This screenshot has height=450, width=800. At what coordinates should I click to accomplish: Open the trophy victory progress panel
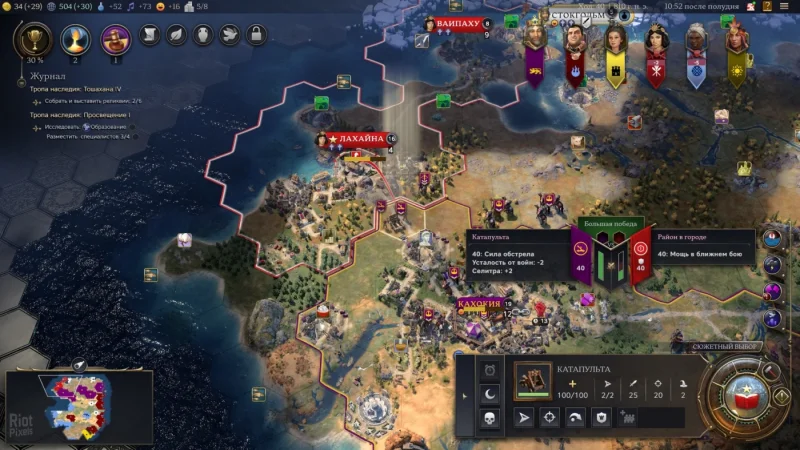pyautogui.click(x=33, y=39)
